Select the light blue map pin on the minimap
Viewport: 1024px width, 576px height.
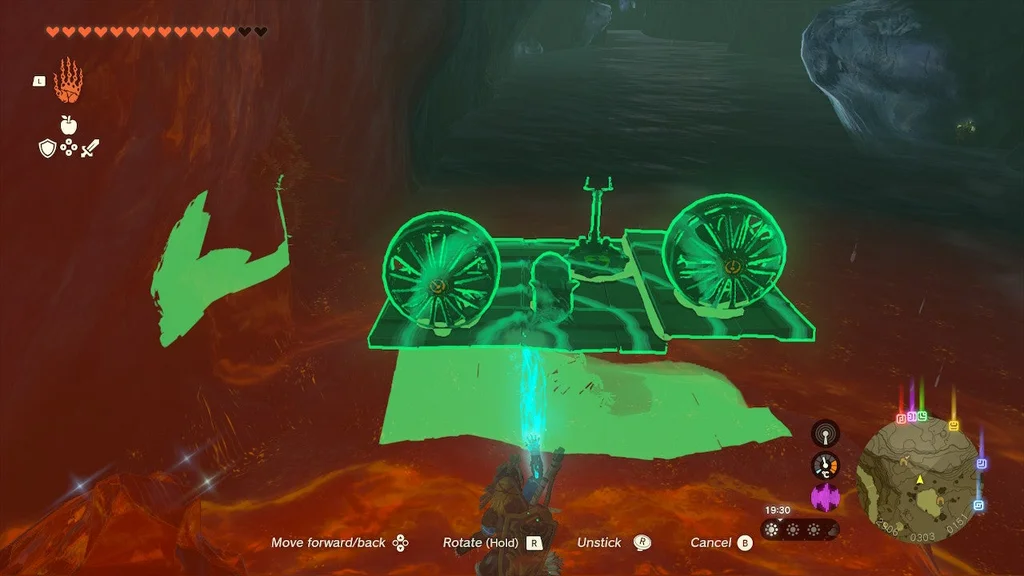pos(978,505)
